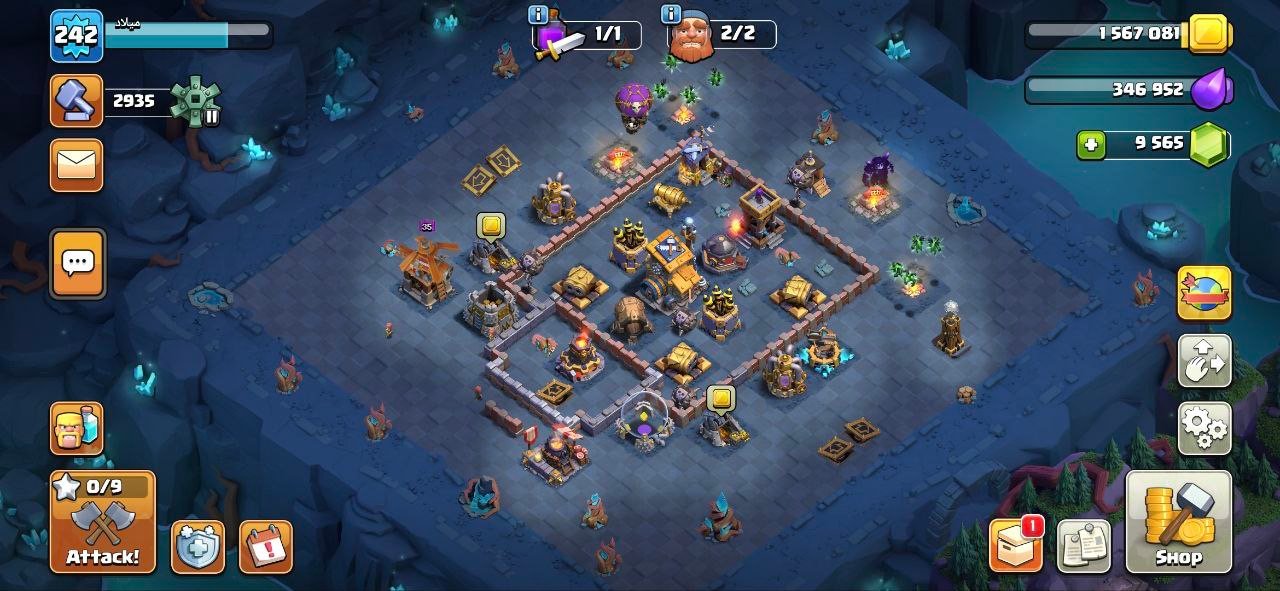Open the hammer trophy icon
The height and width of the screenshot is (591, 1280).
[x=76, y=101]
